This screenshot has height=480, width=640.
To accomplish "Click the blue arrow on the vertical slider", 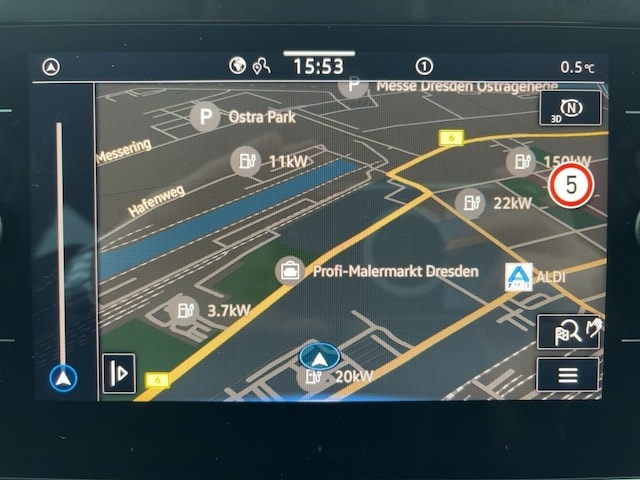I will [63, 379].
